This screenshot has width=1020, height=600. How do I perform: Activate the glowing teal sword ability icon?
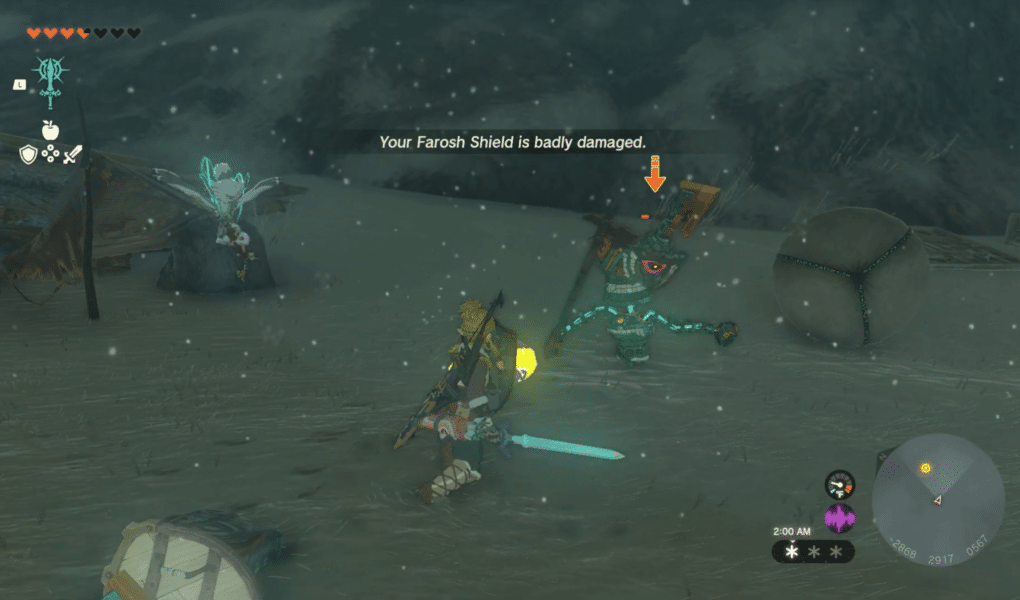[49, 82]
